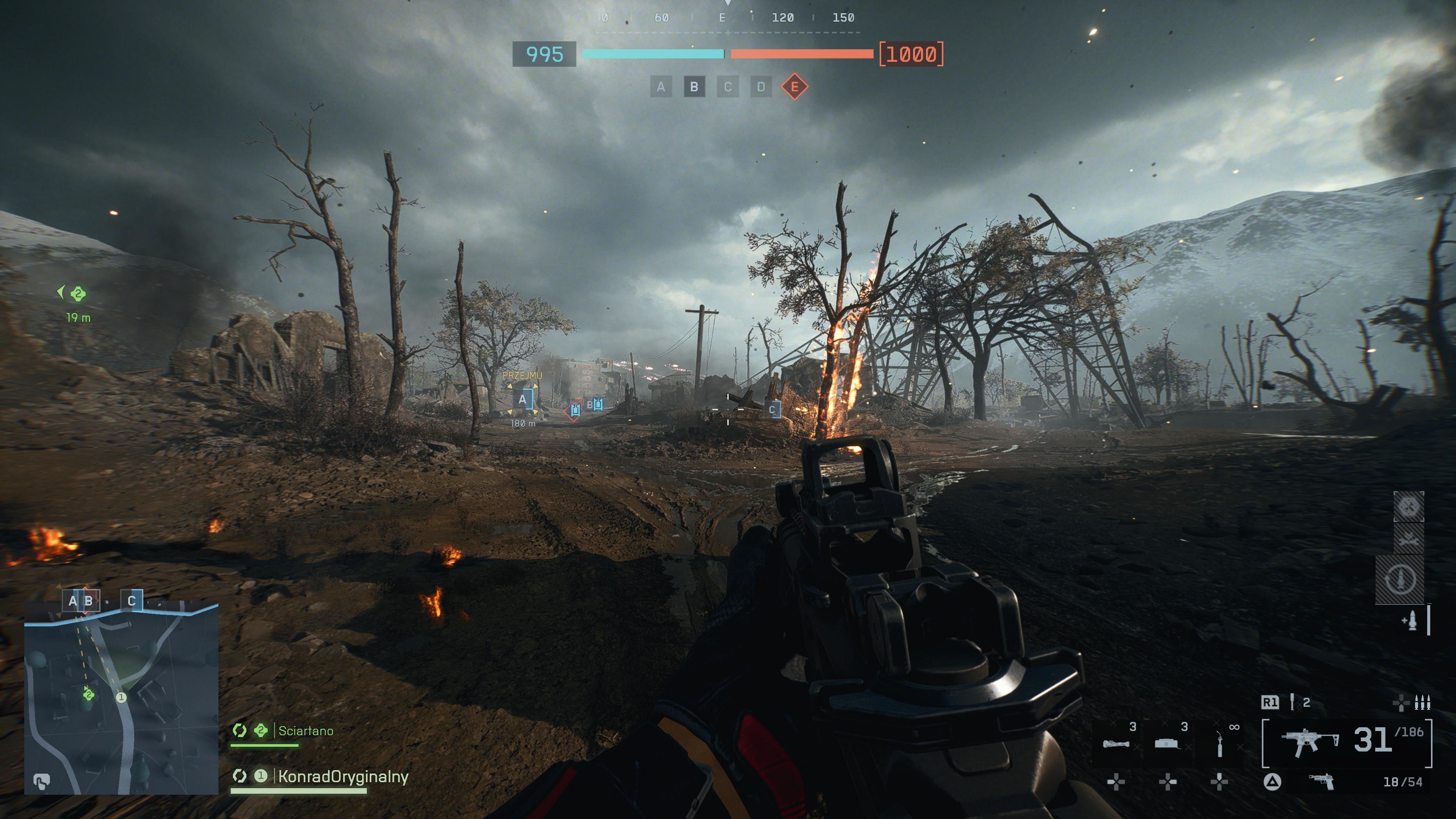Switch to the pistol sidearm slot
The width and height of the screenshot is (1456, 819).
tap(1321, 782)
